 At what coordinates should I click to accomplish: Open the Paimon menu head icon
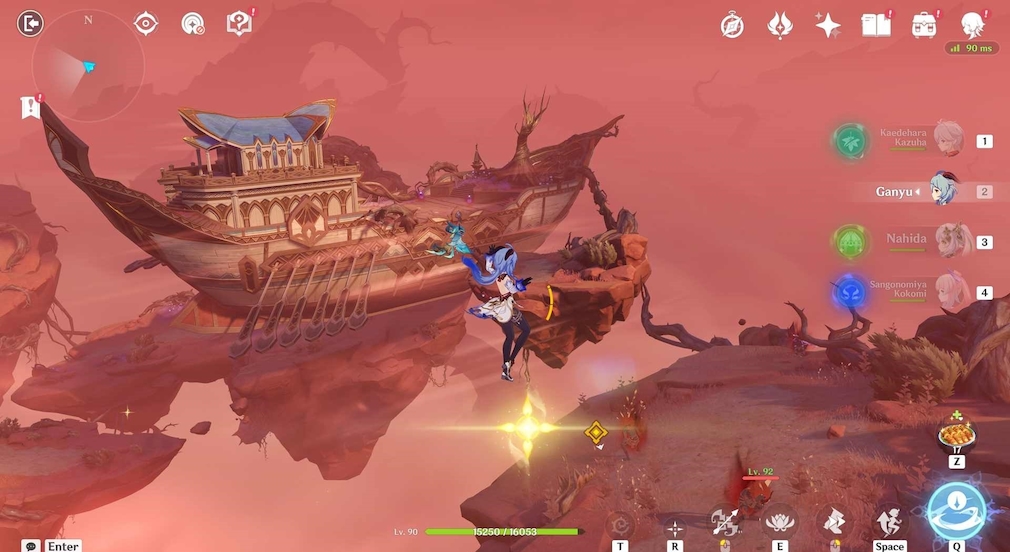tap(972, 25)
